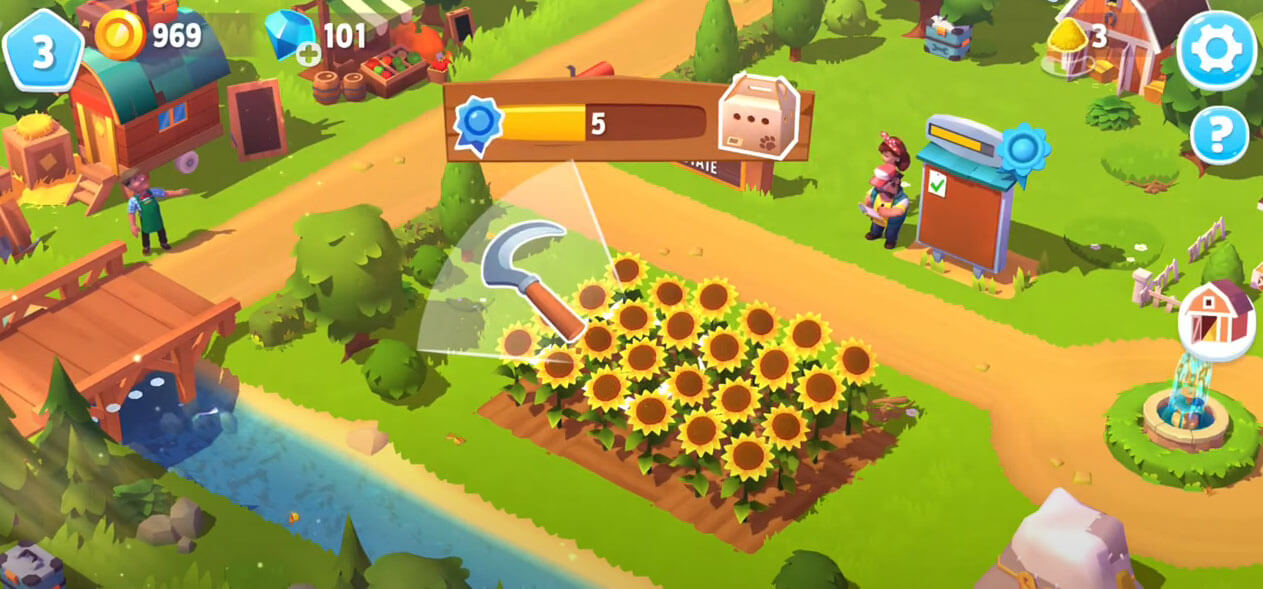Tap the red barn shortcut icon
Viewport: 1263px width, 589px height.
[x=1215, y=320]
